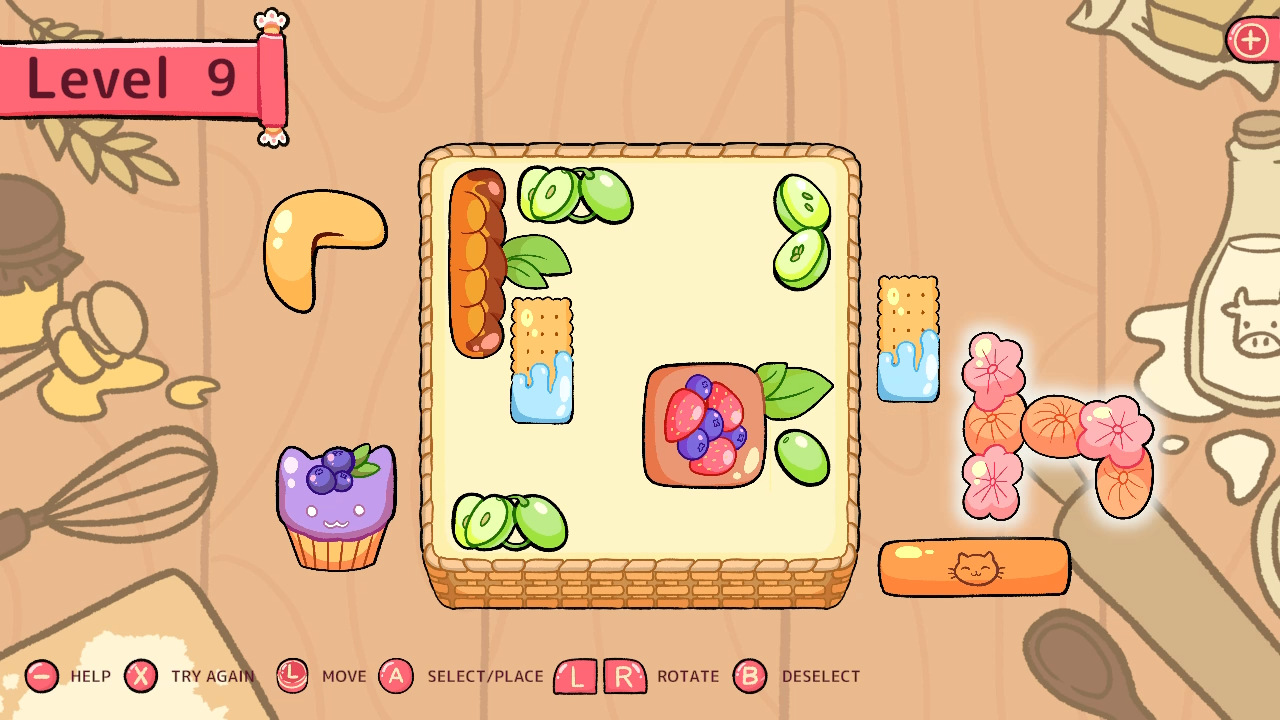Viewport: 1280px width, 720px height.
Task: Click the L Rotate shoulder icon
Action: (577, 676)
